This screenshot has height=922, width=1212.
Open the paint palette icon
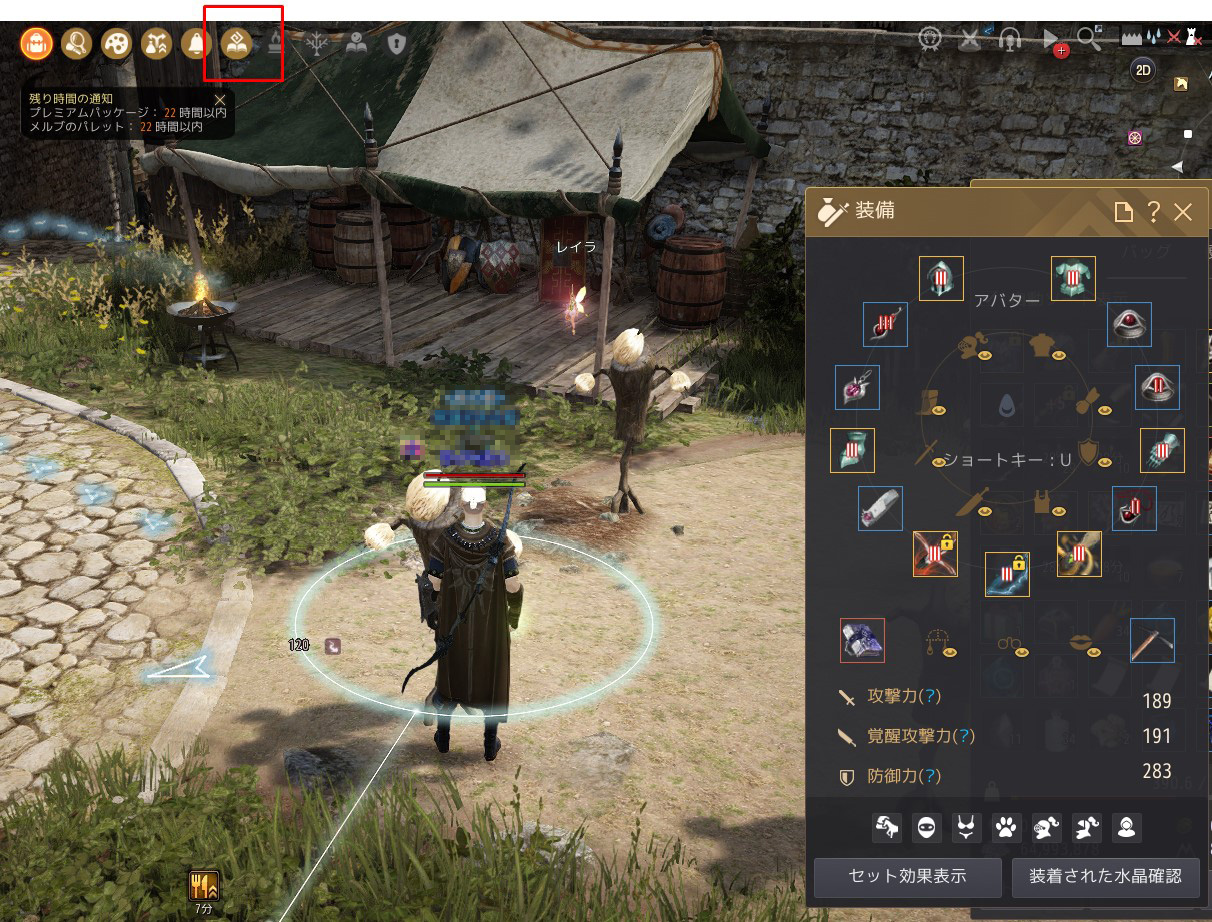tap(116, 43)
